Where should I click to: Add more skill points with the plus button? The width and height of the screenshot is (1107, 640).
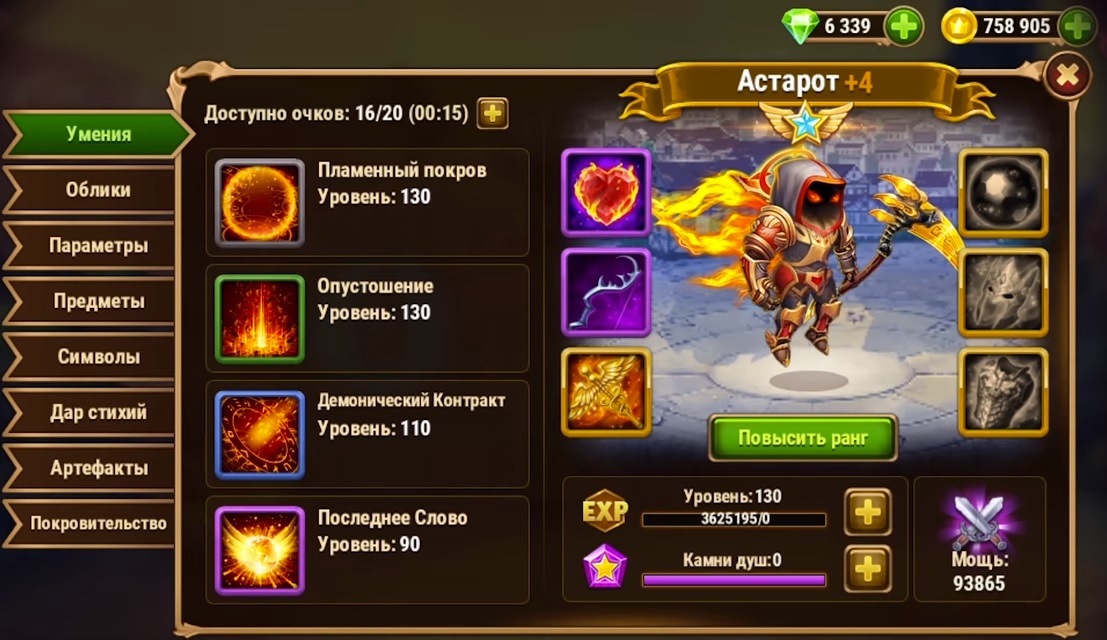pyautogui.click(x=492, y=113)
